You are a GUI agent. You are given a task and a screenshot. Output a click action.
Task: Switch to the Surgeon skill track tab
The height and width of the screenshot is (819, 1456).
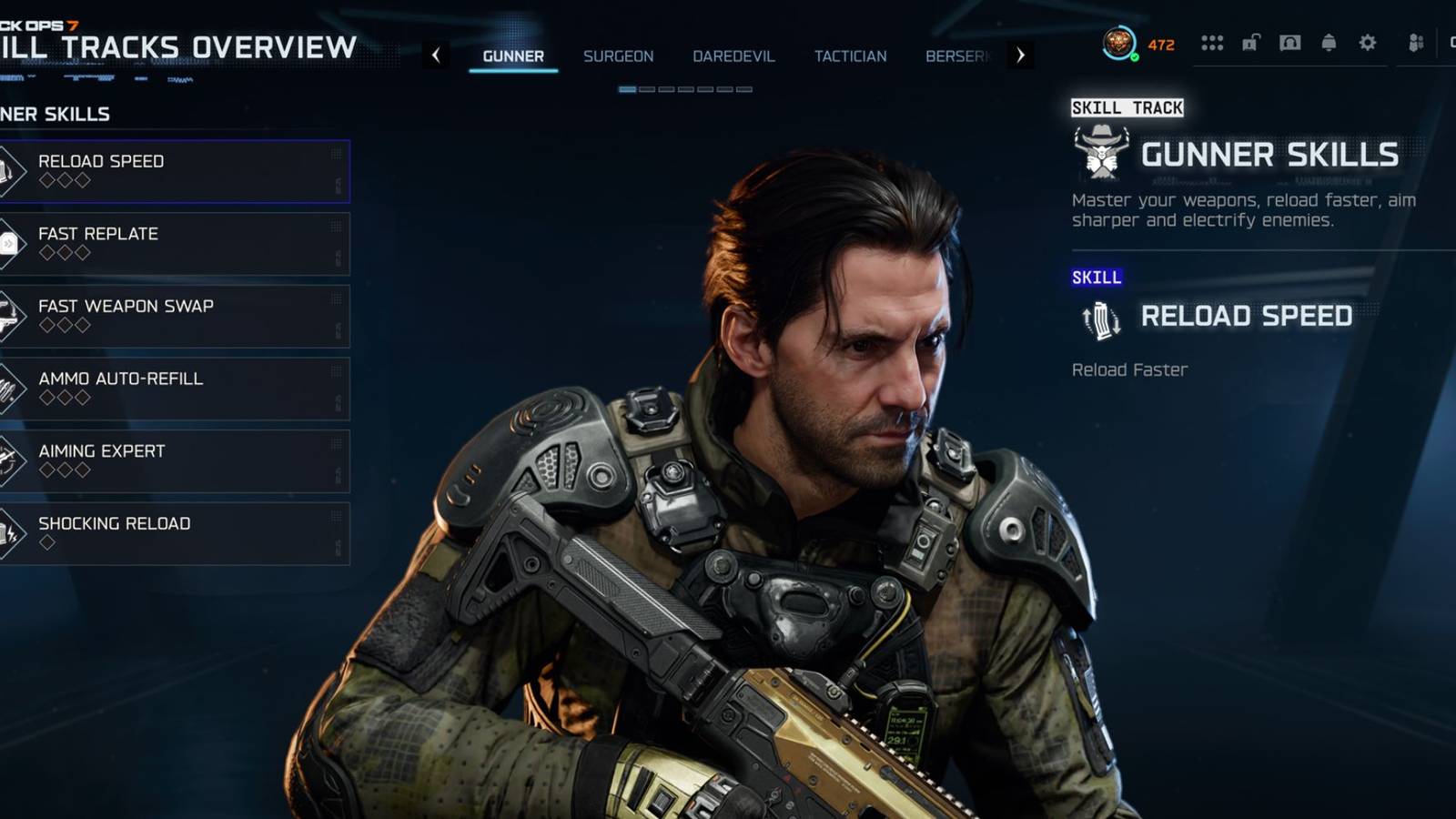[619, 56]
